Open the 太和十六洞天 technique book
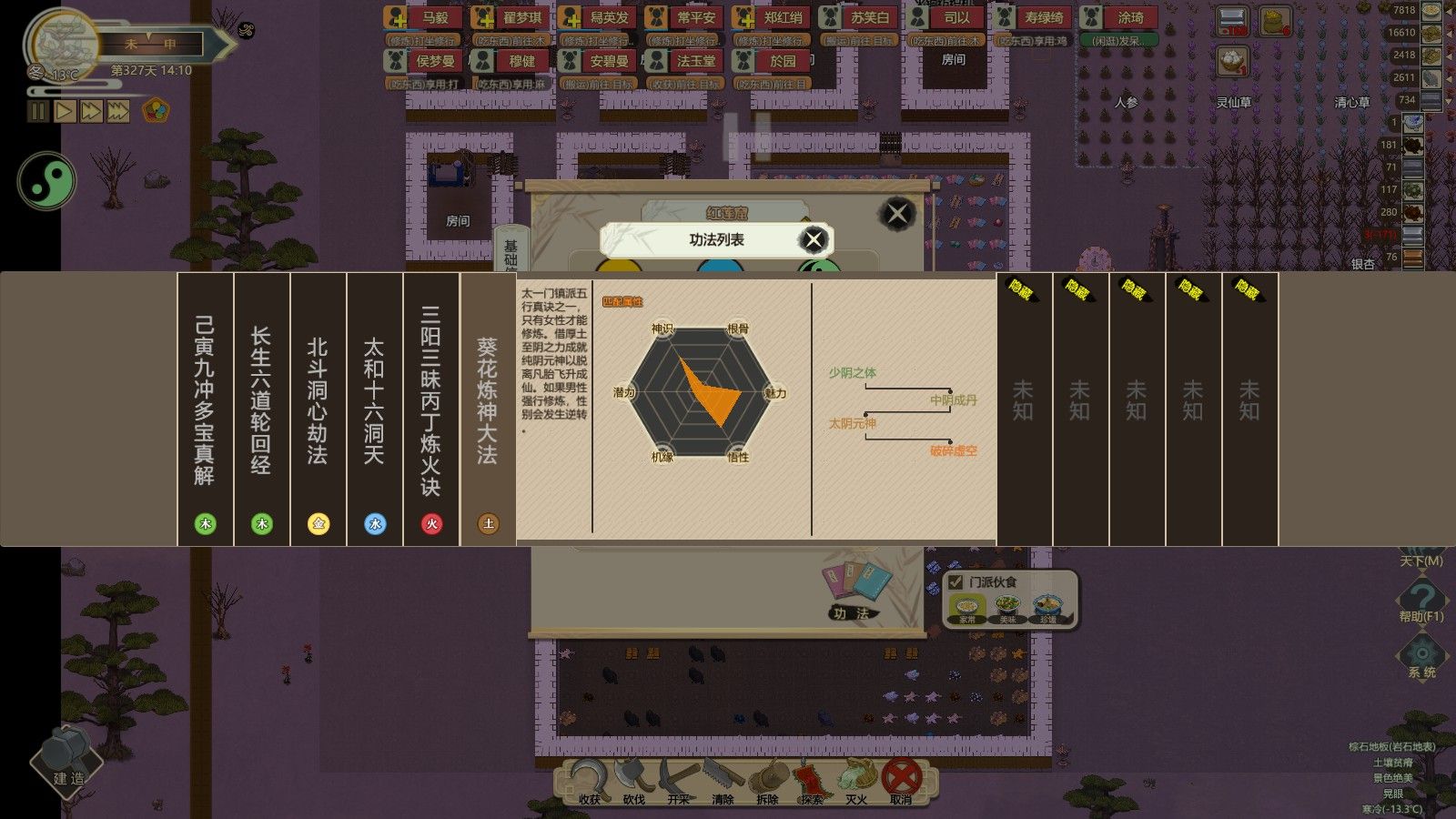The height and width of the screenshot is (819, 1456). [x=374, y=400]
